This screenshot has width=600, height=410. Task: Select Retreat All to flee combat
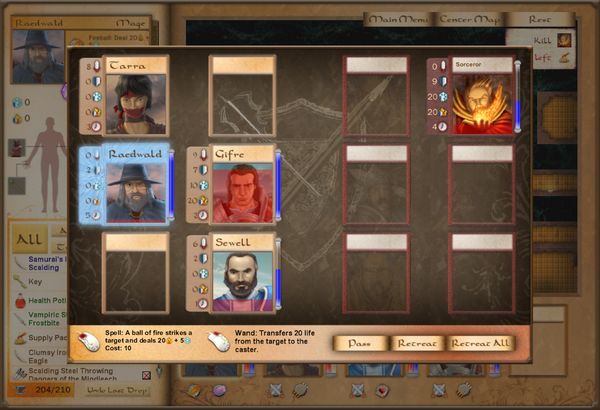(481, 343)
